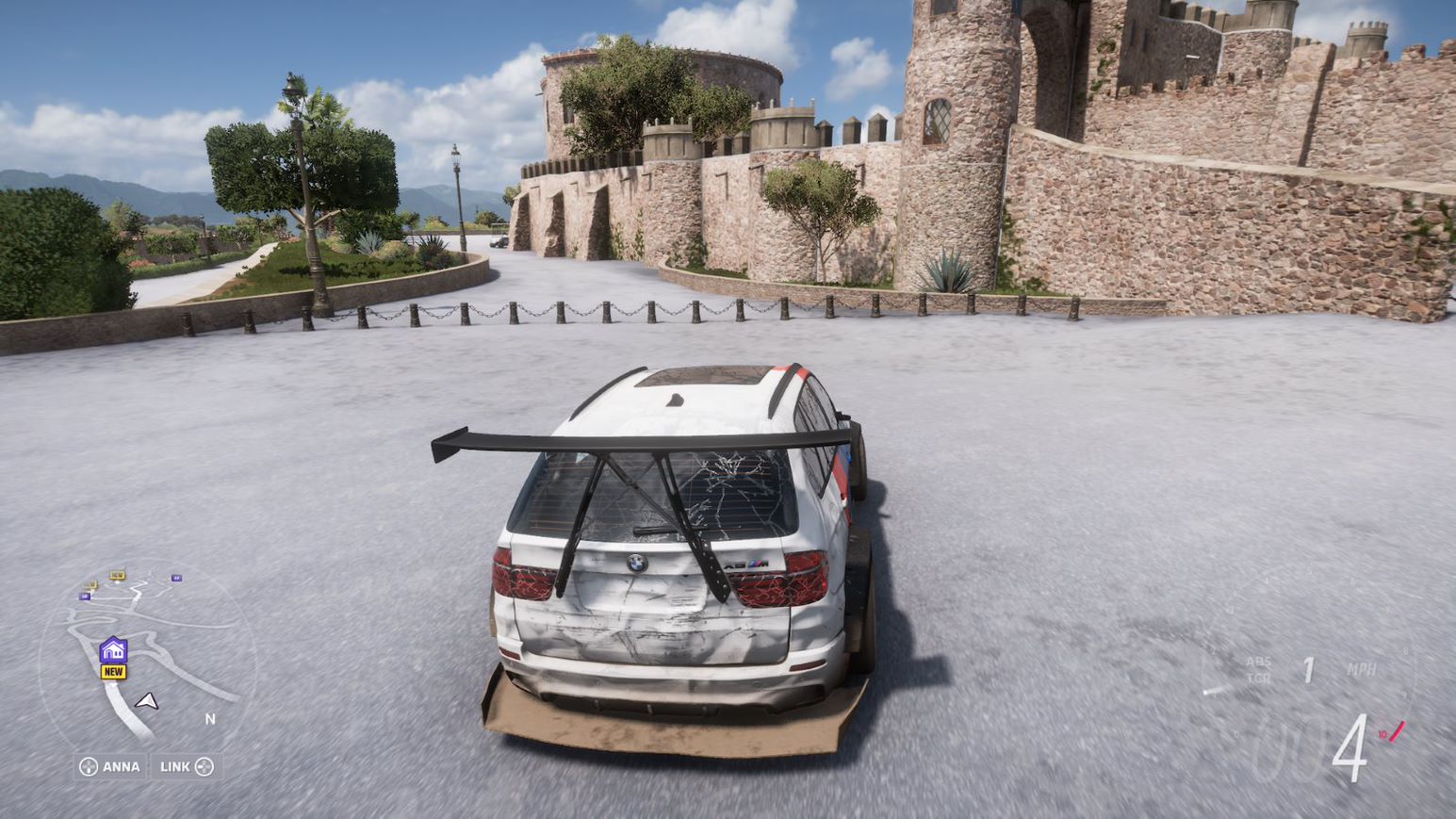Enable the tachometer redline marker at 10
This screenshot has height=819, width=1456.
(1396, 729)
